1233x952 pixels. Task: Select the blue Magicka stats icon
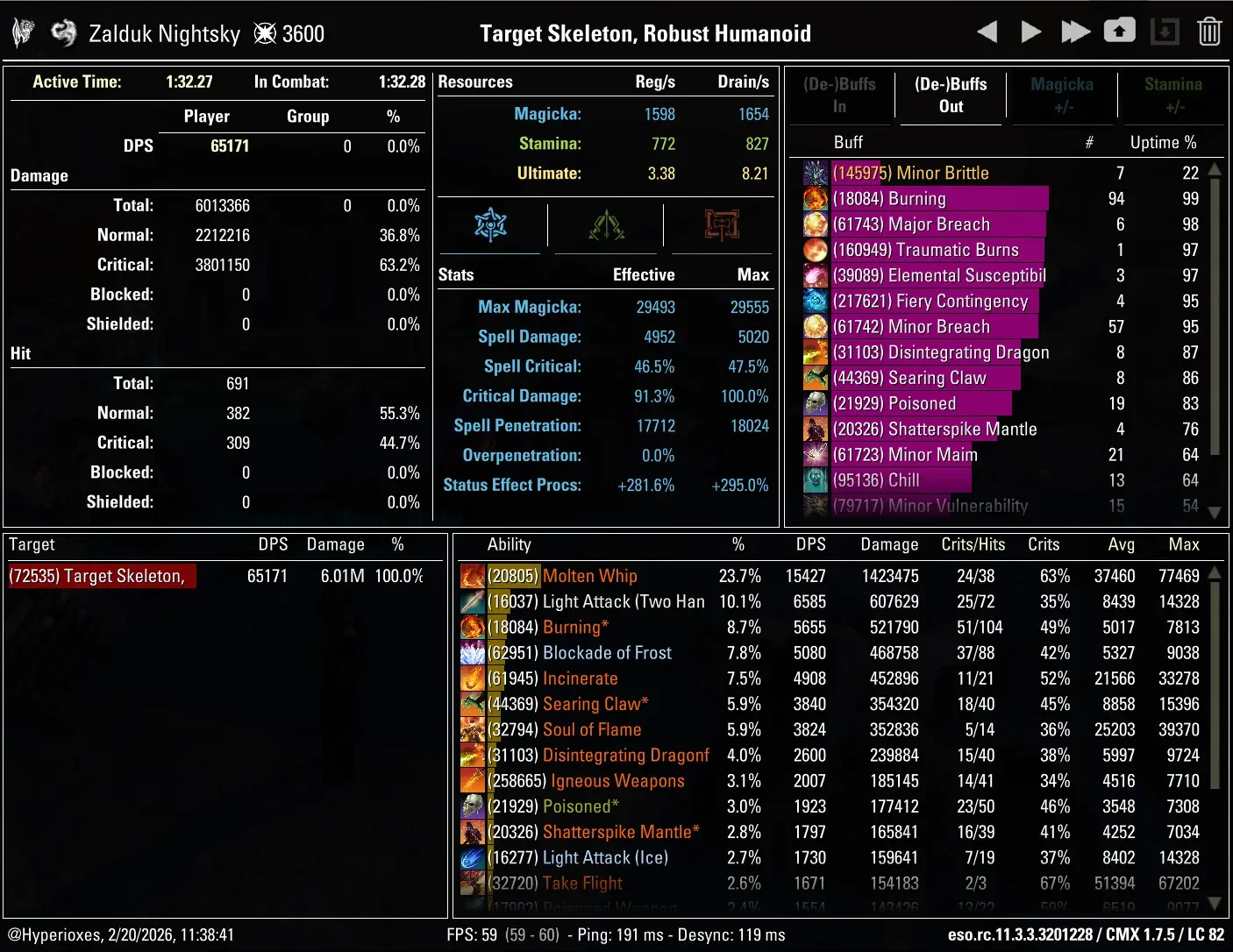[490, 225]
